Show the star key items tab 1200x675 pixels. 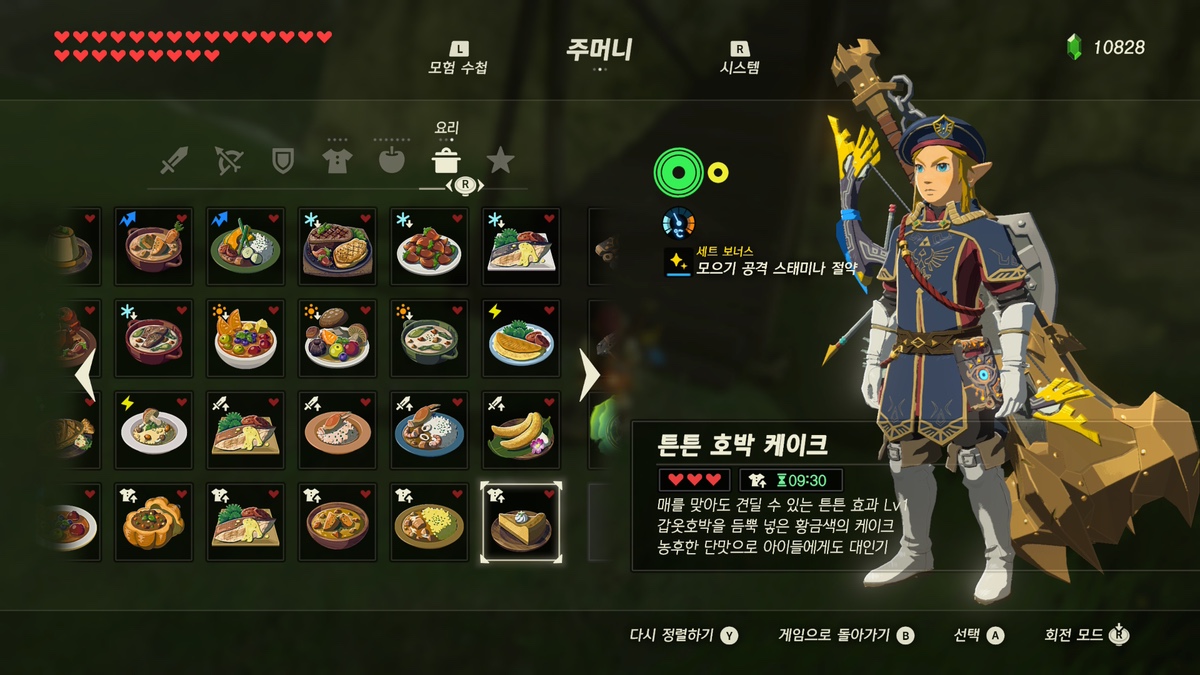(x=500, y=160)
